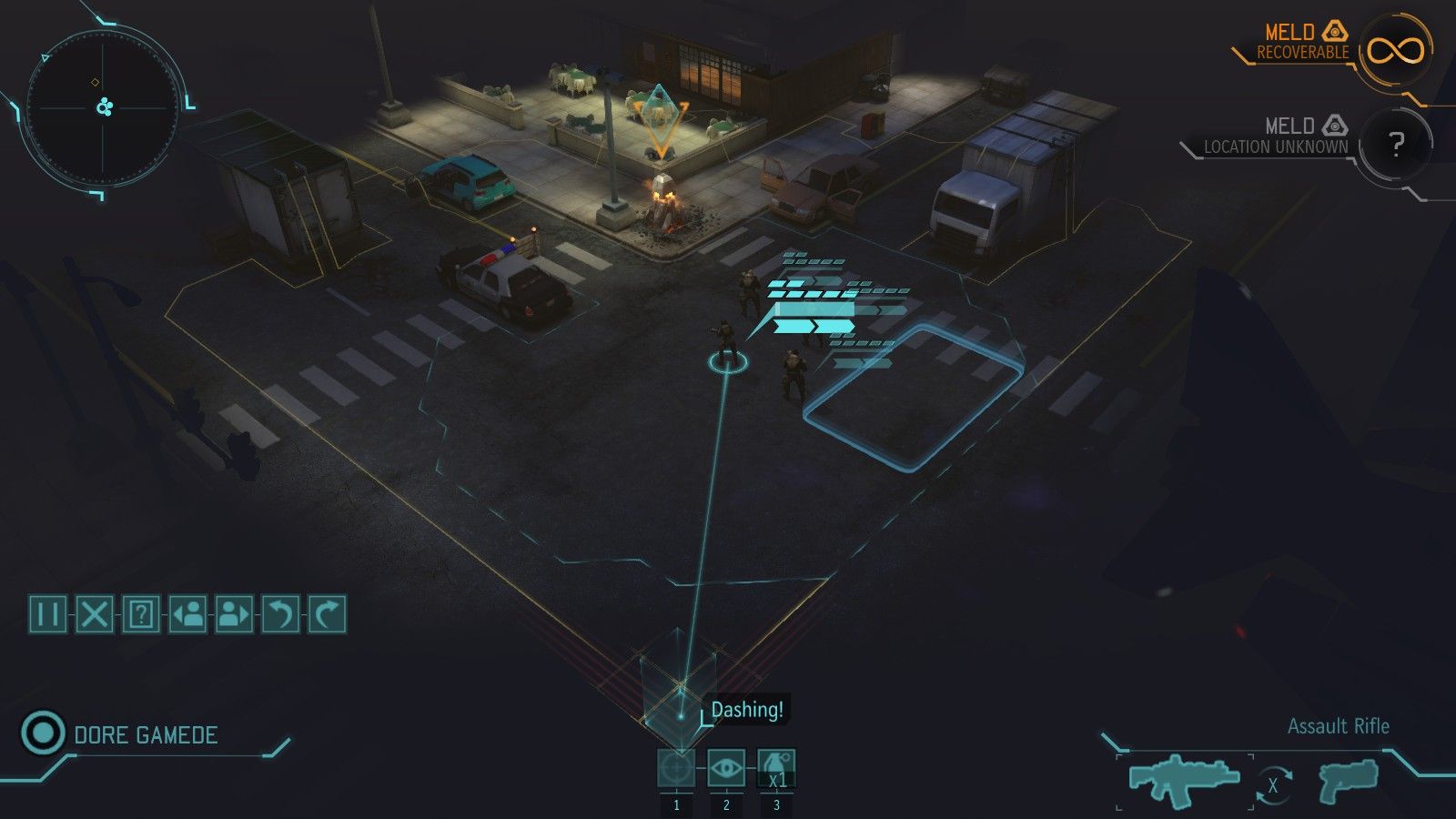The width and height of the screenshot is (1456, 819).
Task: Switch to the previous soldier
Action: (x=189, y=613)
